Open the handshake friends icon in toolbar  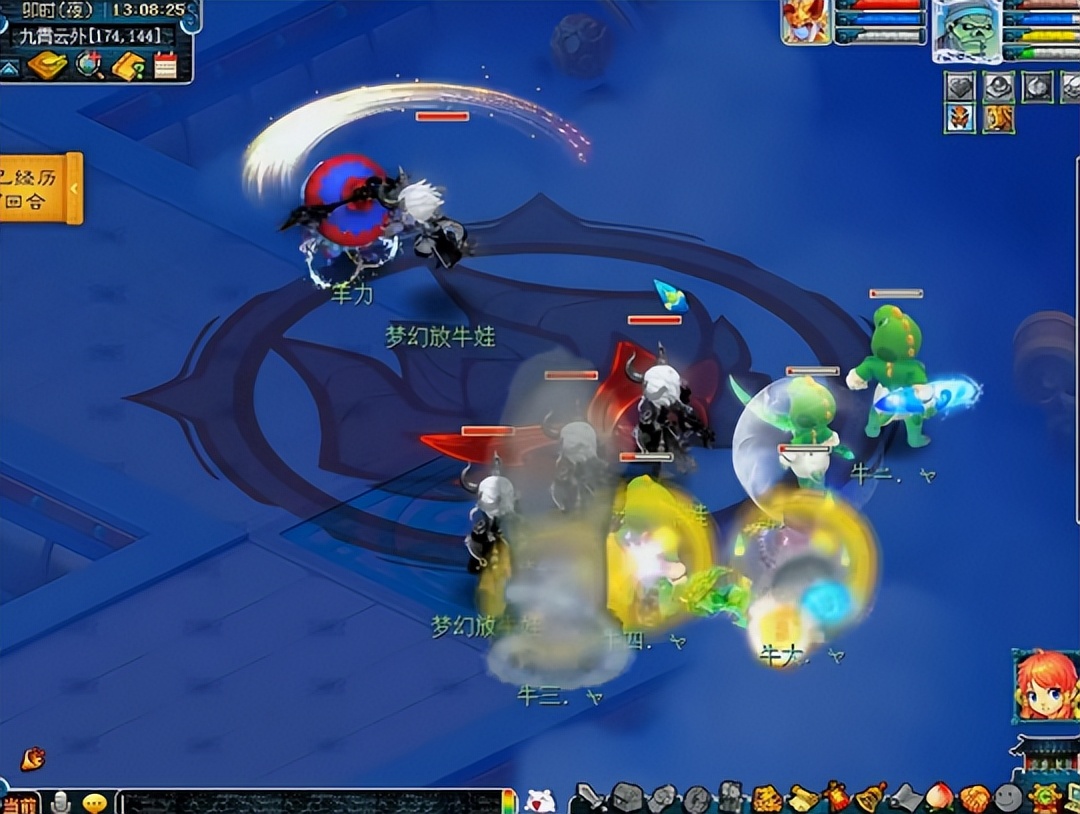tap(973, 798)
